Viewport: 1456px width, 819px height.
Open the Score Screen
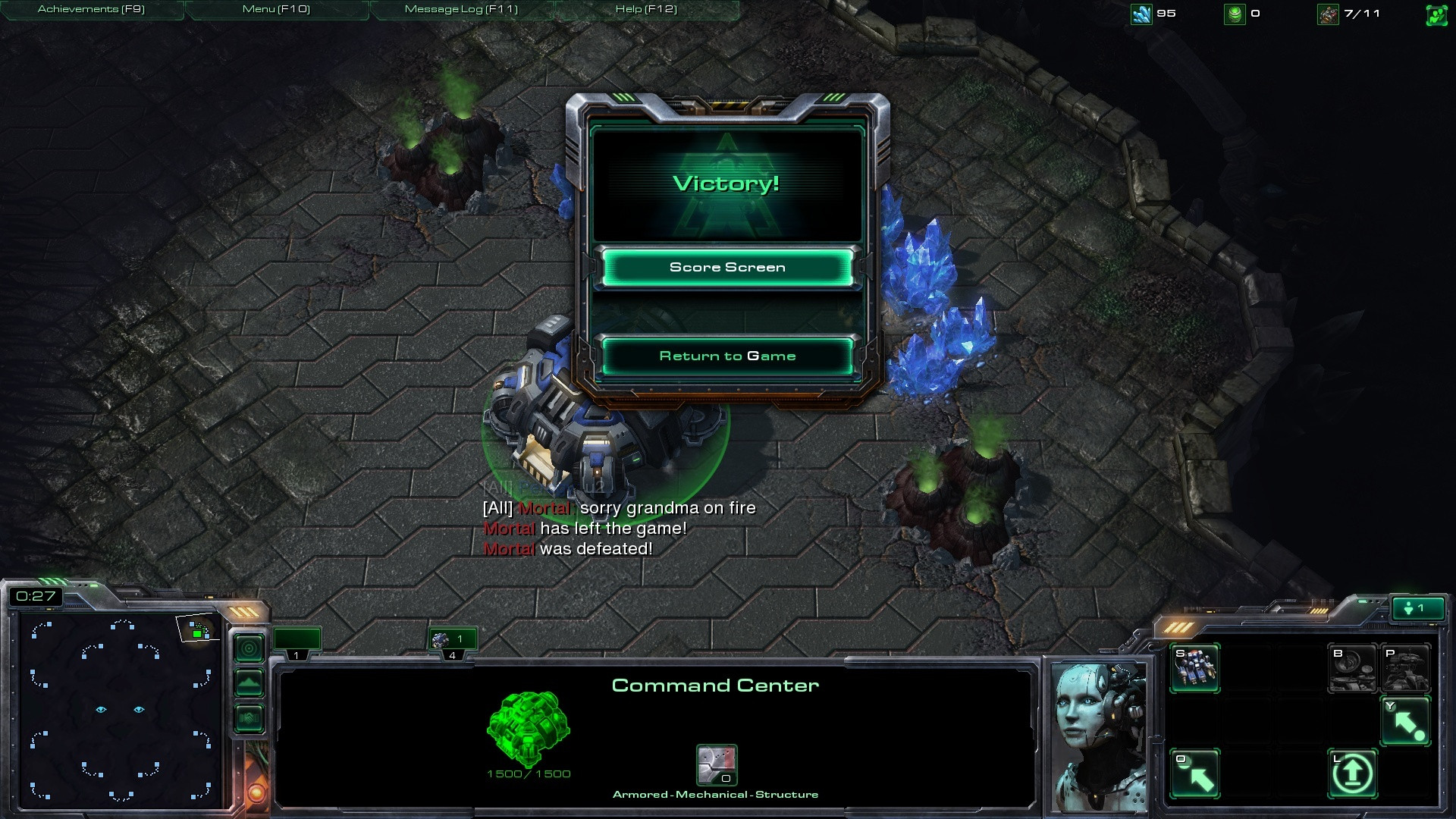click(727, 268)
